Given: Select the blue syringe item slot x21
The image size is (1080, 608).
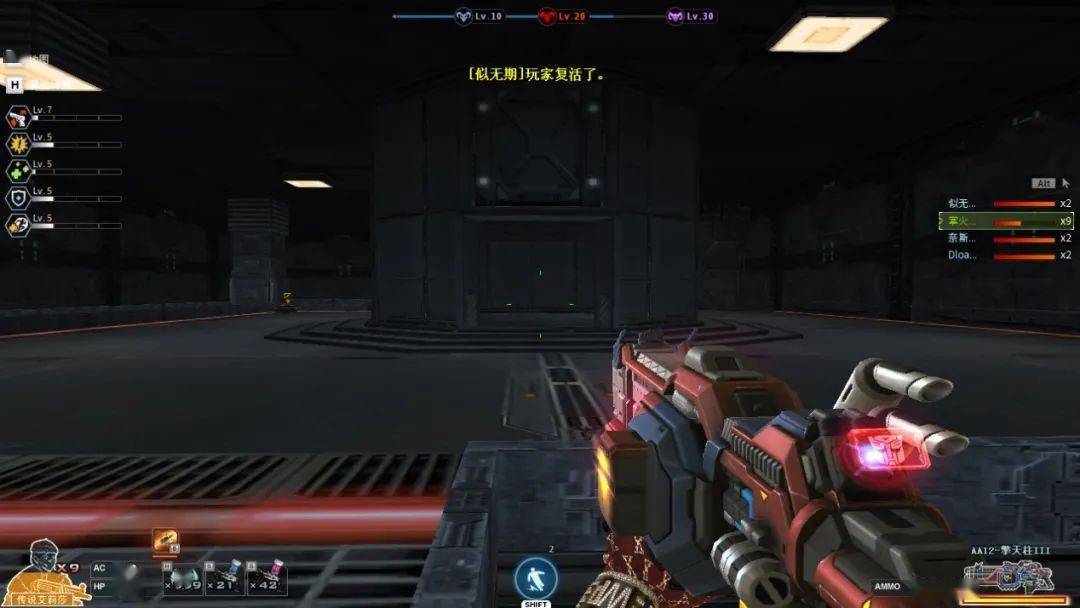Looking at the screenshot, I should 230,576.
